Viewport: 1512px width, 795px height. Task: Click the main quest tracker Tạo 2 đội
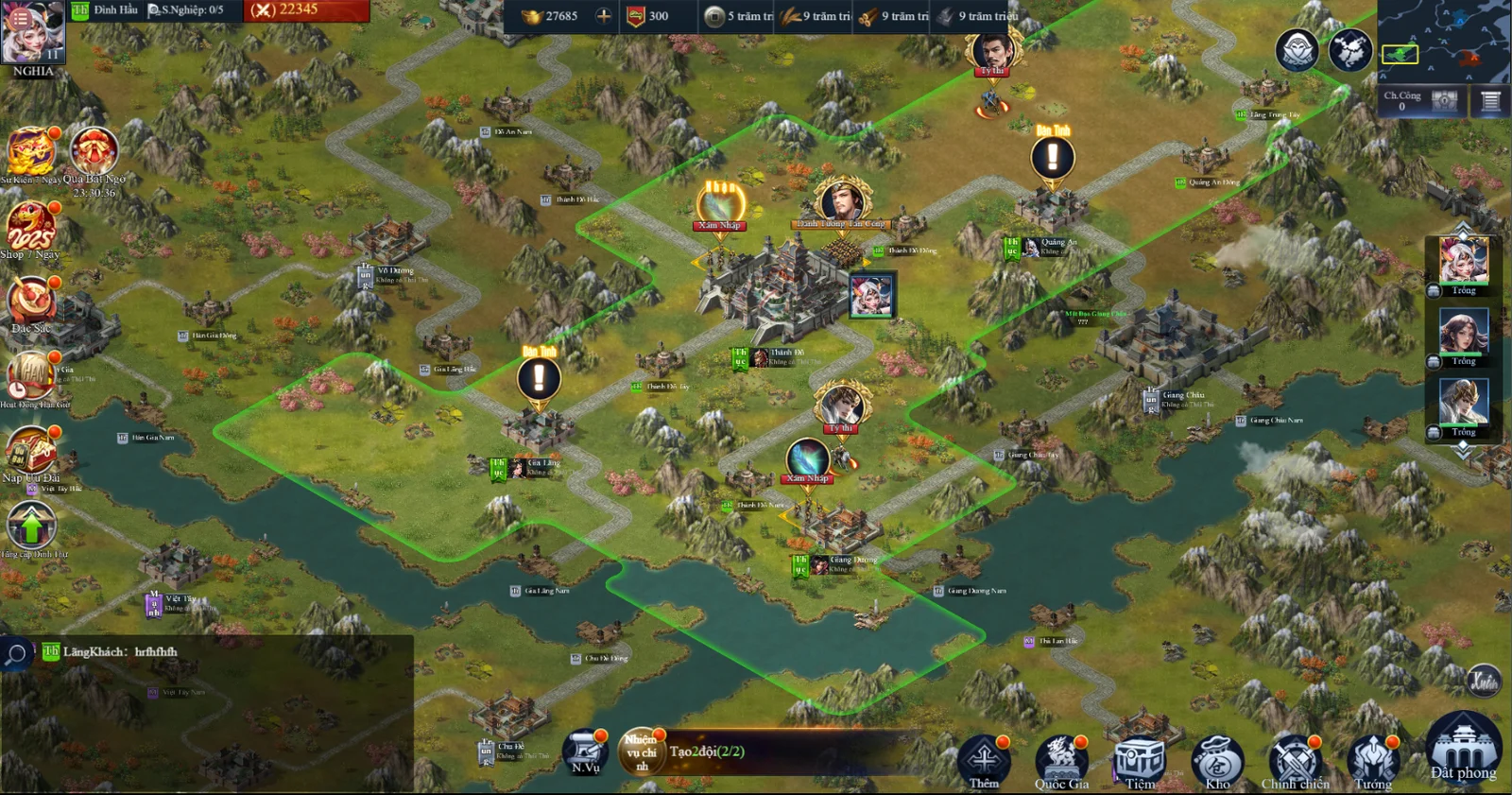point(707,752)
